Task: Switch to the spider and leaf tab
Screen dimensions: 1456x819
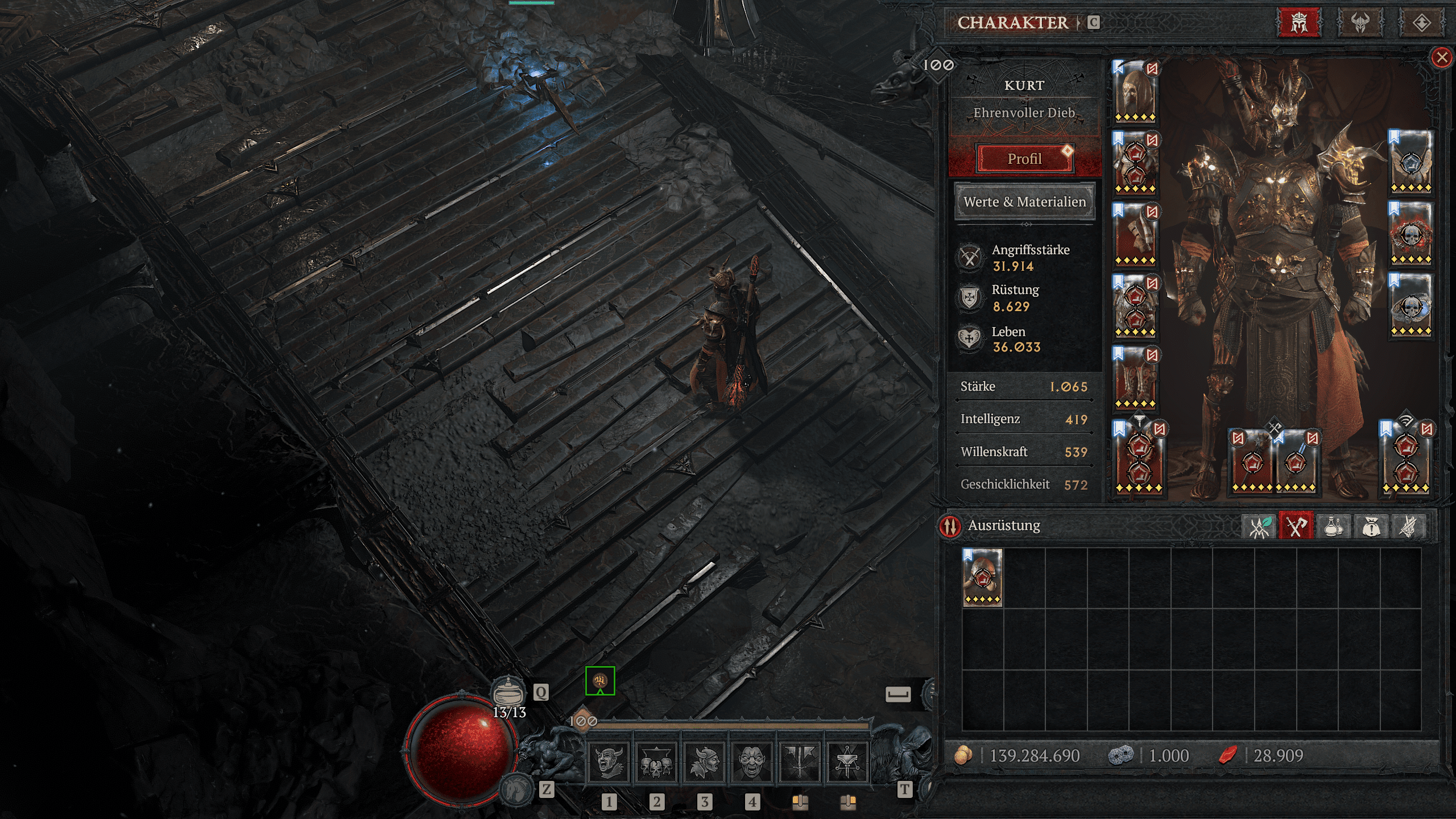Action: [x=1259, y=526]
